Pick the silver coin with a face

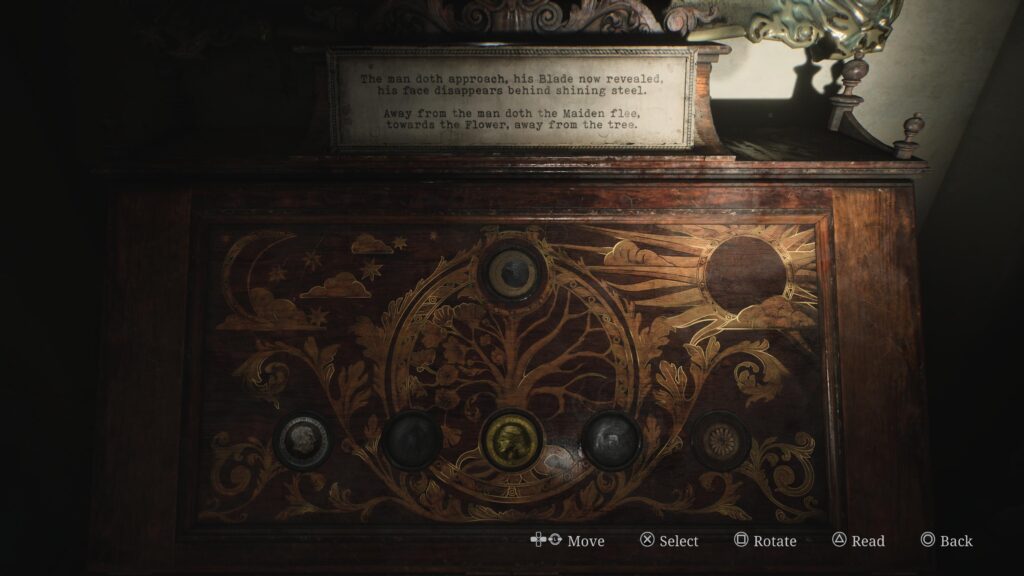[x=300, y=441]
